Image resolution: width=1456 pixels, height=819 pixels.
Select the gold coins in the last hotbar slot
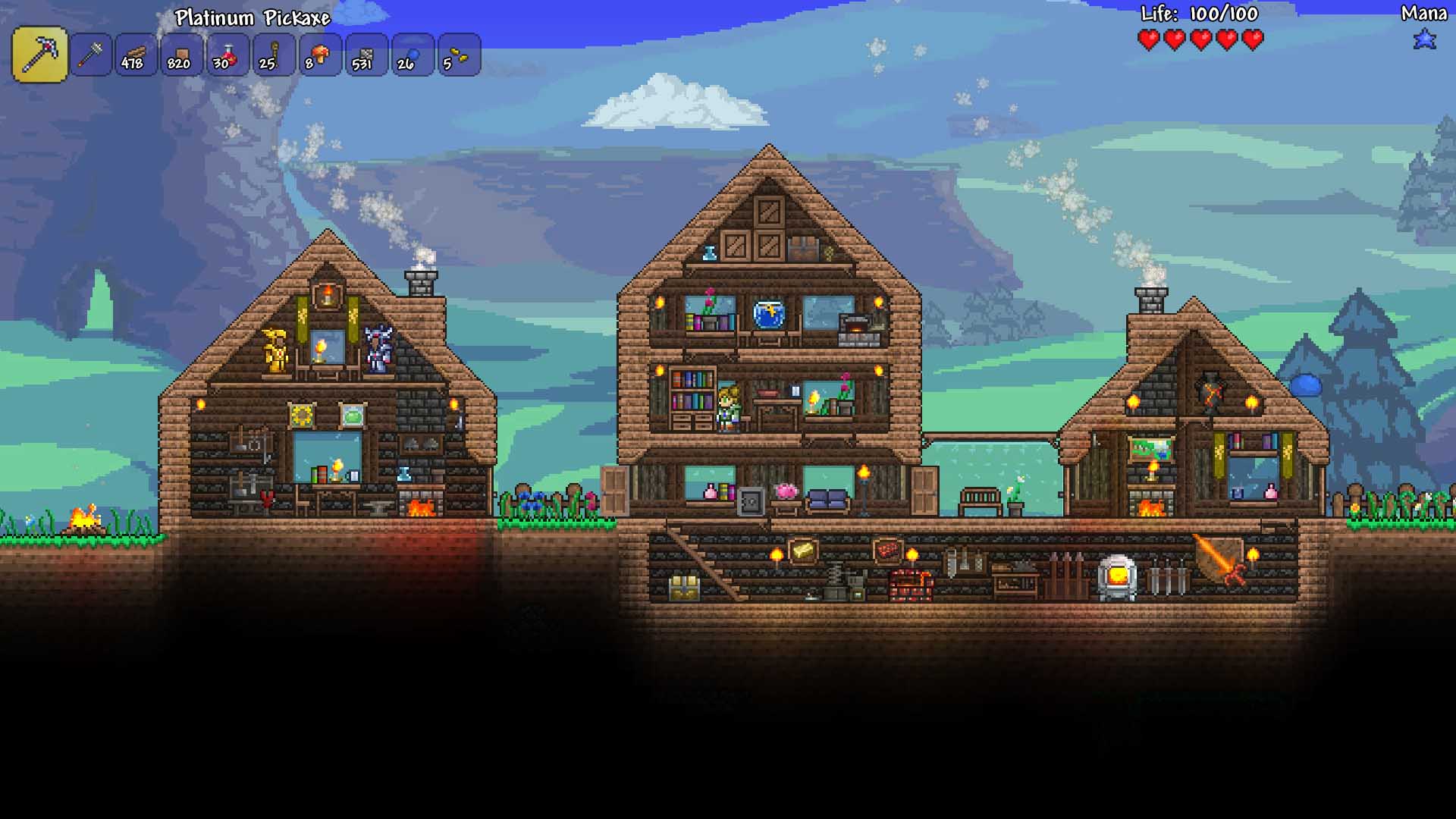point(457,53)
